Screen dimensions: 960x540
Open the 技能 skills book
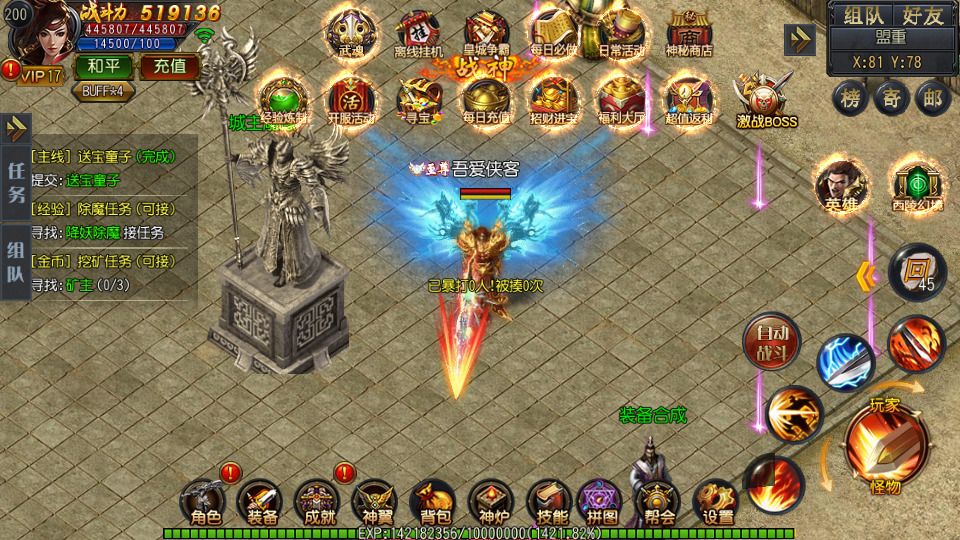point(548,504)
